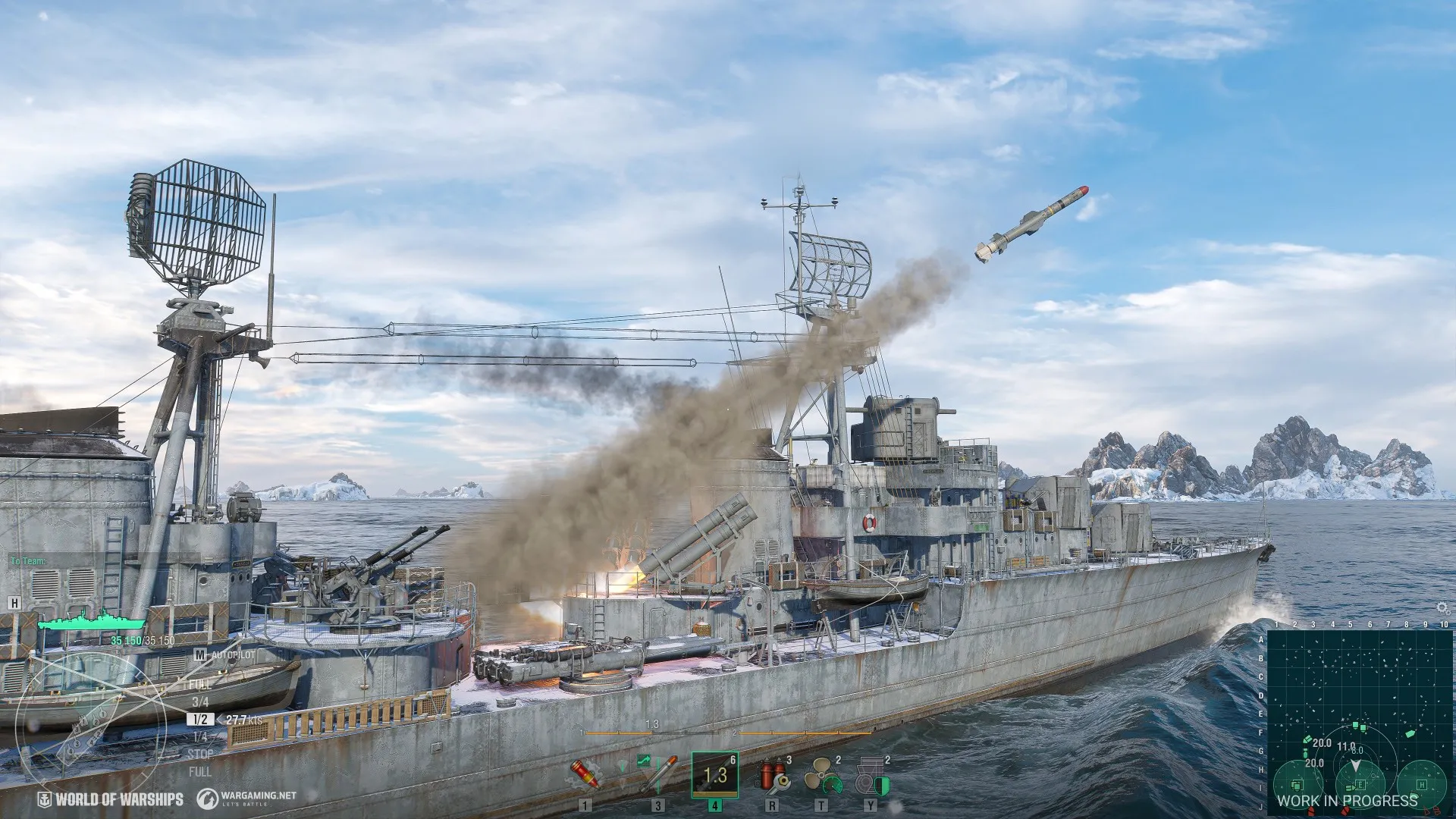Select the highlighted missile weapon slot
1456x819 pixels.
click(x=714, y=775)
